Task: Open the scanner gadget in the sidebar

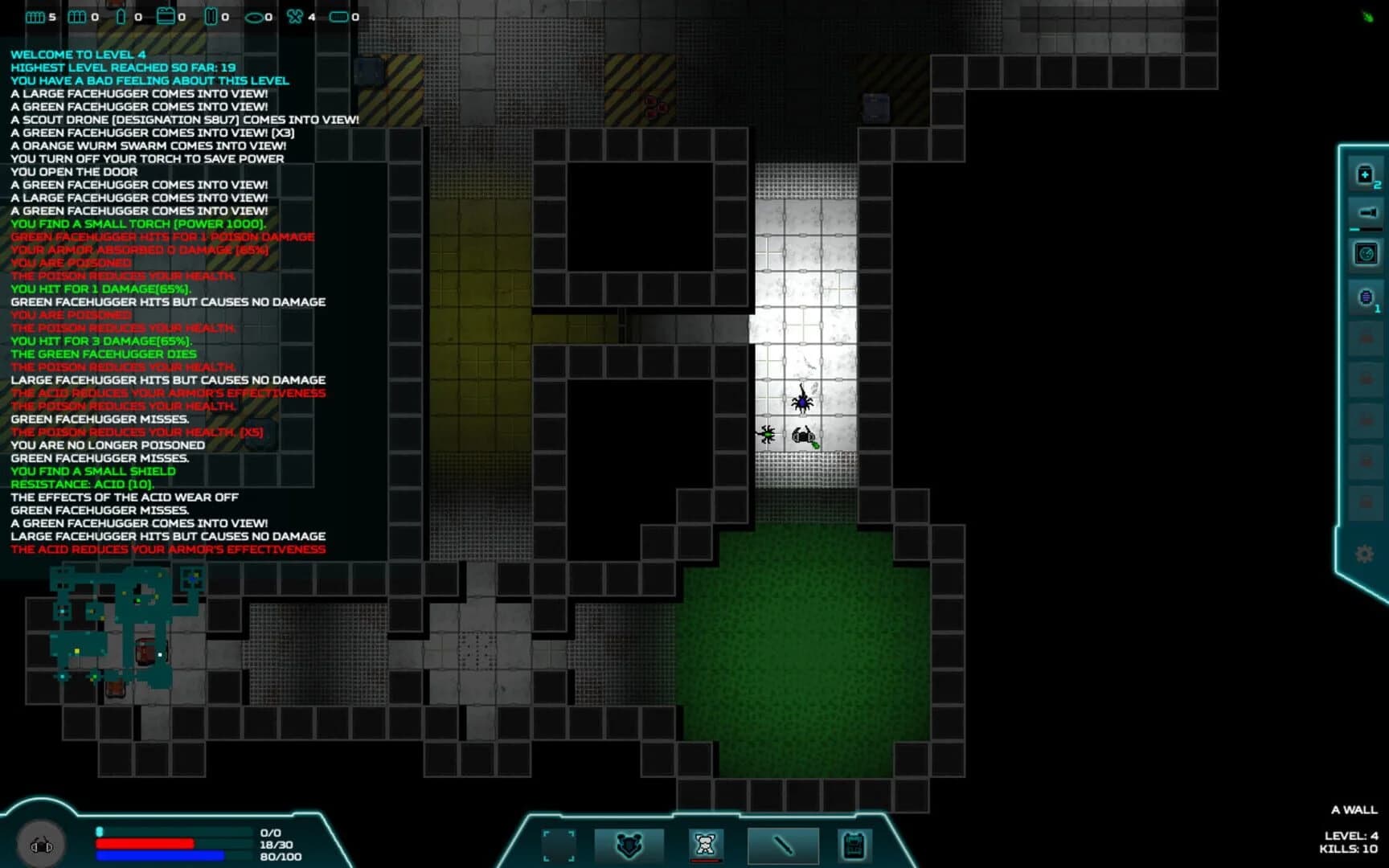Action: (1366, 254)
